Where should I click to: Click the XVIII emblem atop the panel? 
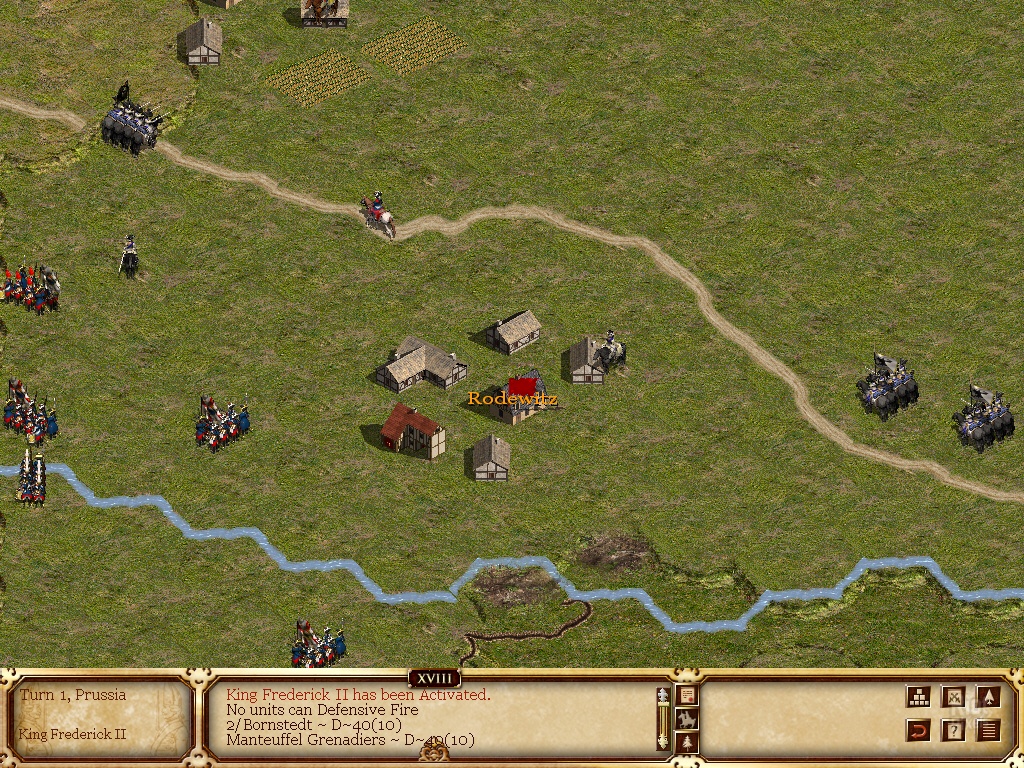[x=434, y=679]
